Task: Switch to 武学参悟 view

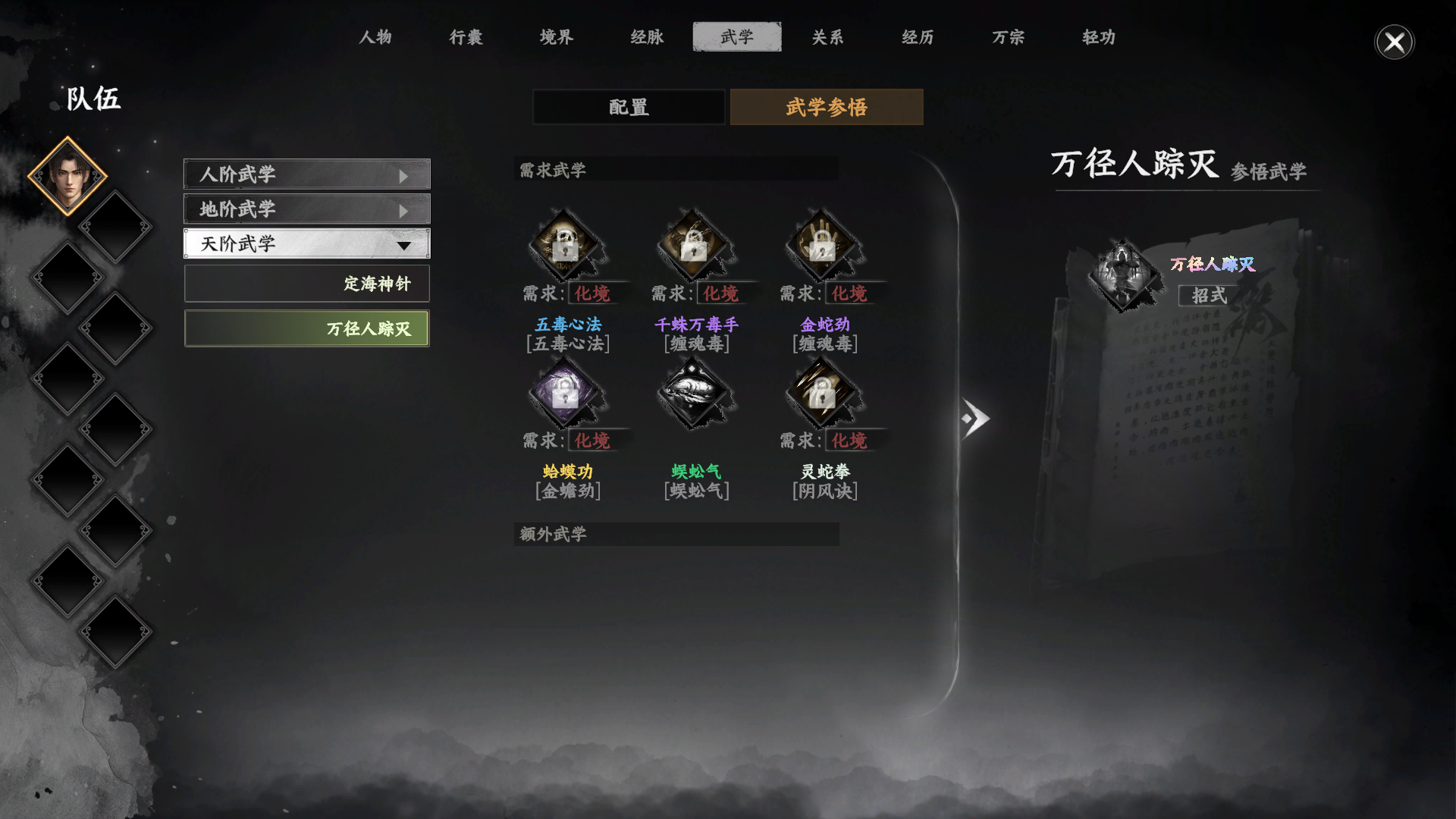Action: pyautogui.click(x=826, y=107)
